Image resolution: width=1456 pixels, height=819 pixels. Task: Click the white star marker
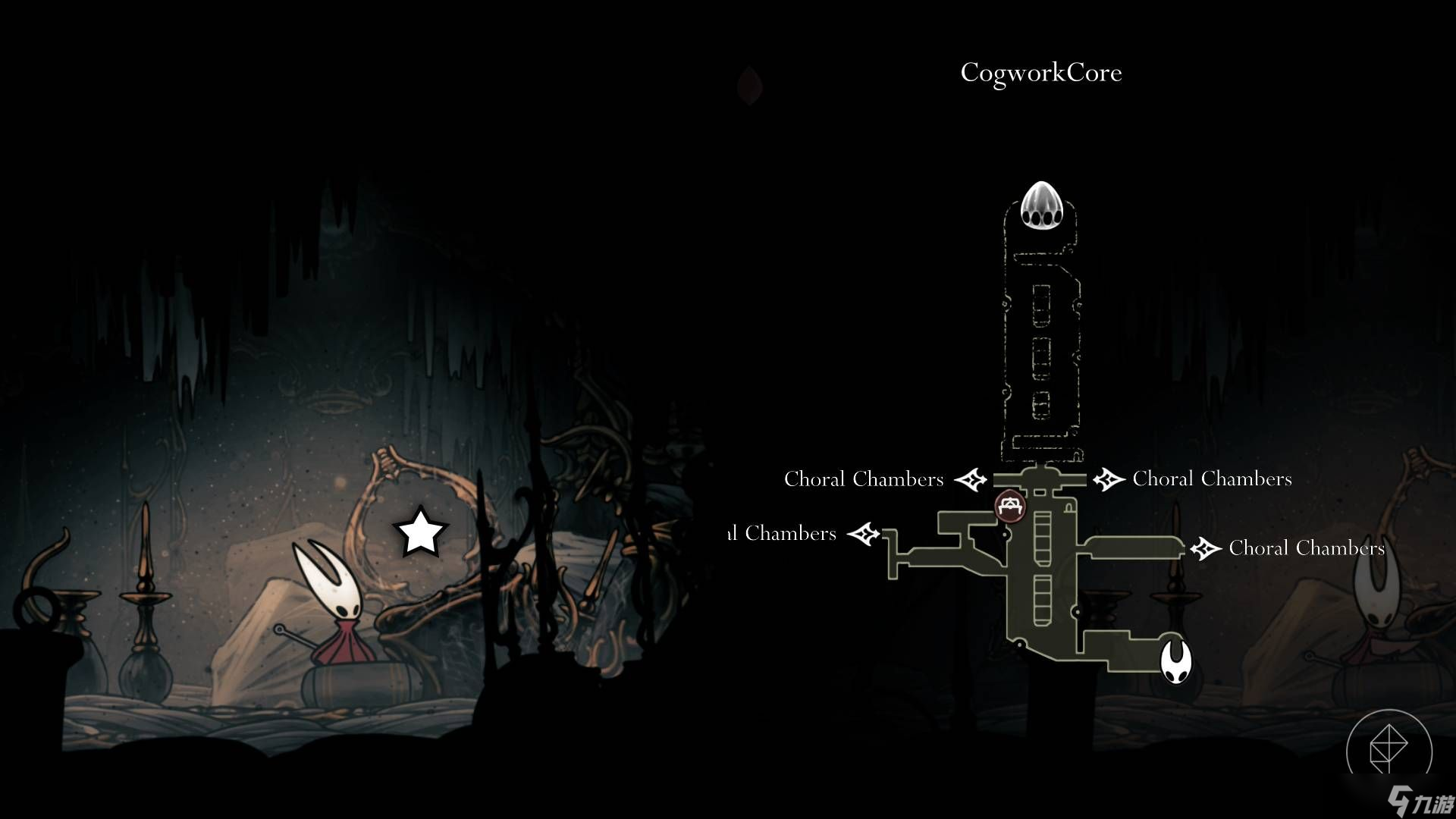coord(420,532)
